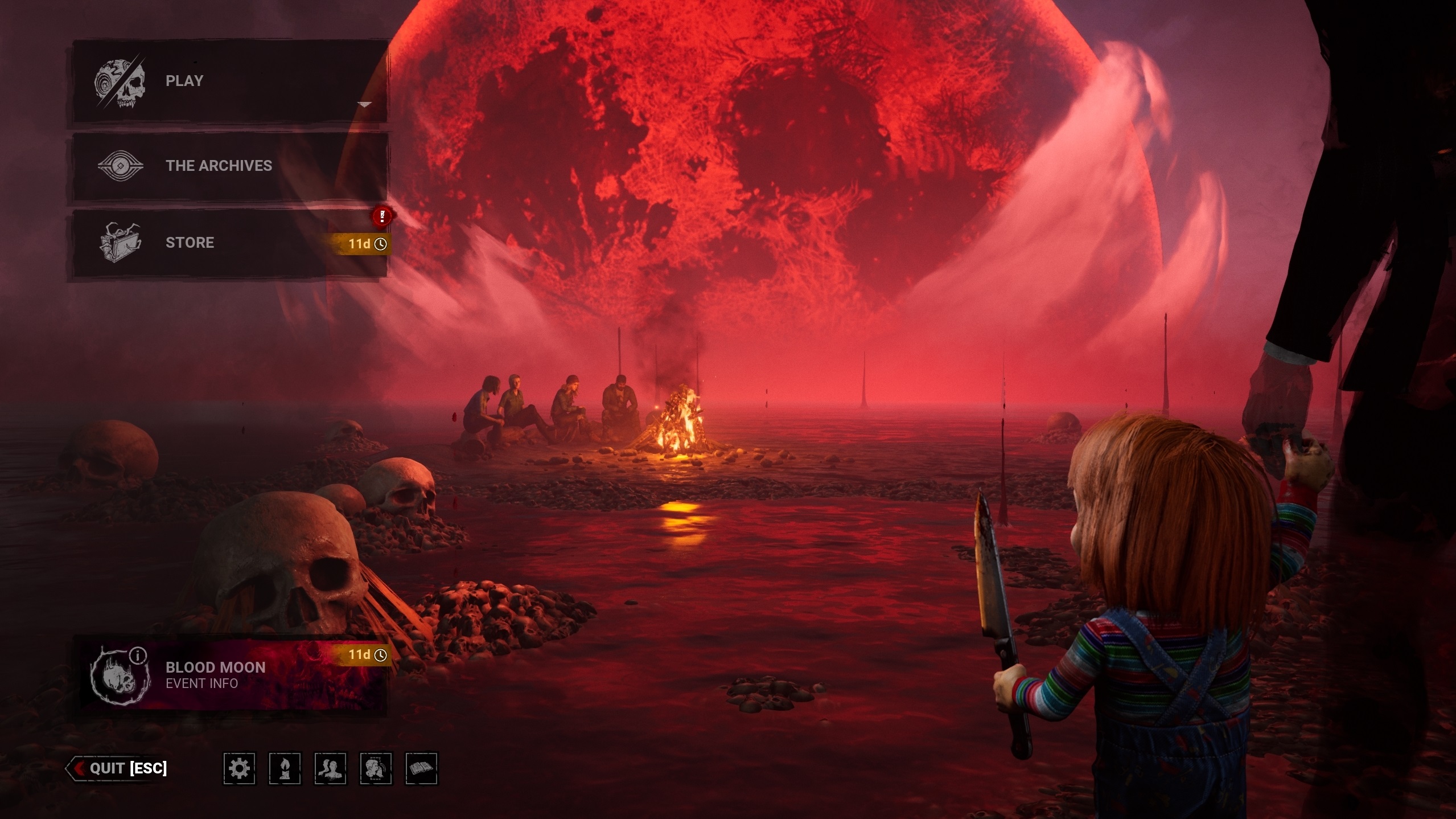Expand the Play dropdown arrow
The height and width of the screenshot is (819, 1456).
point(365,105)
